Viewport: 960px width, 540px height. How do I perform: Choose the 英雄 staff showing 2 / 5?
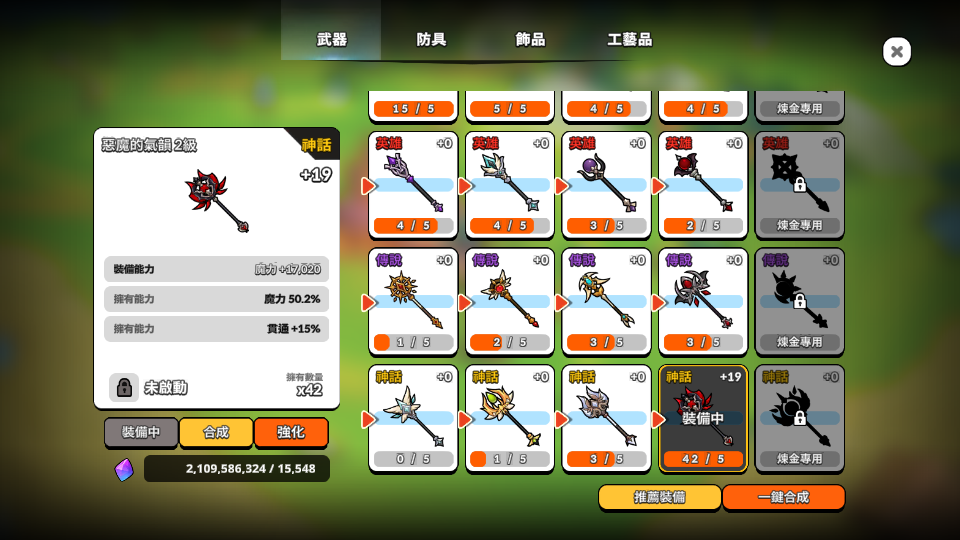click(x=703, y=185)
